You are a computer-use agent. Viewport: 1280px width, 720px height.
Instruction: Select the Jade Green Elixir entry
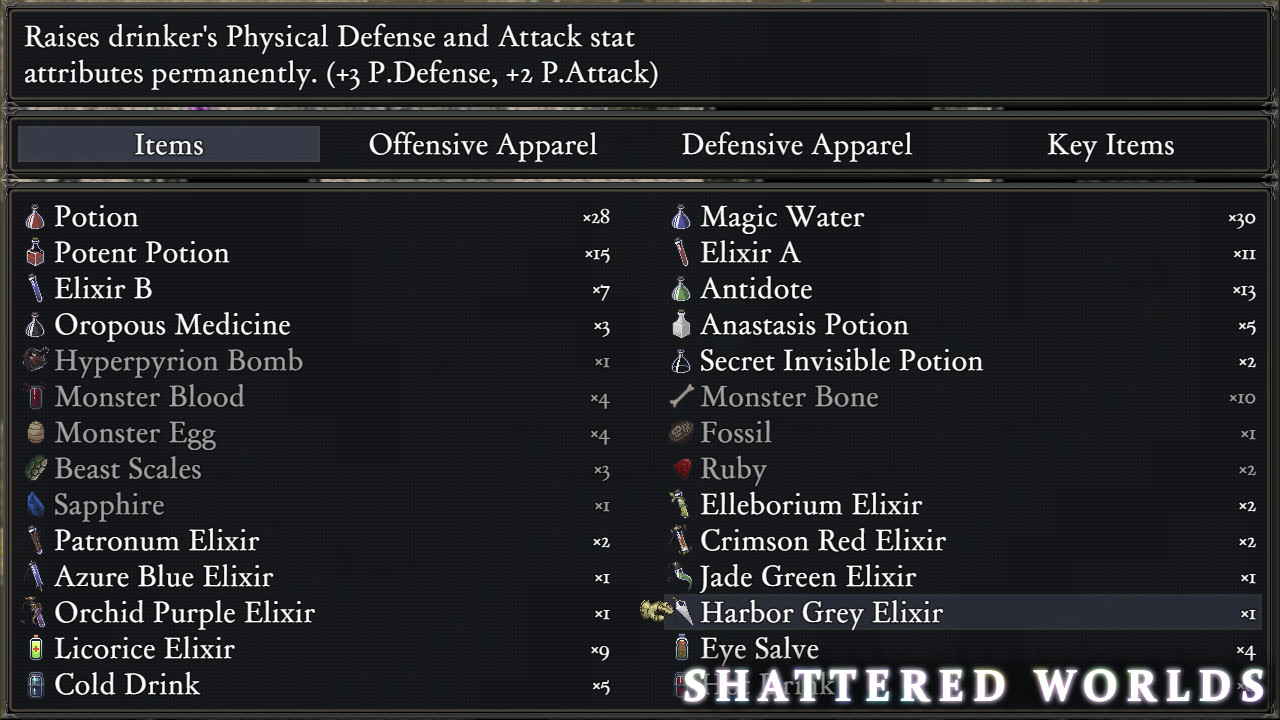click(x=809, y=577)
